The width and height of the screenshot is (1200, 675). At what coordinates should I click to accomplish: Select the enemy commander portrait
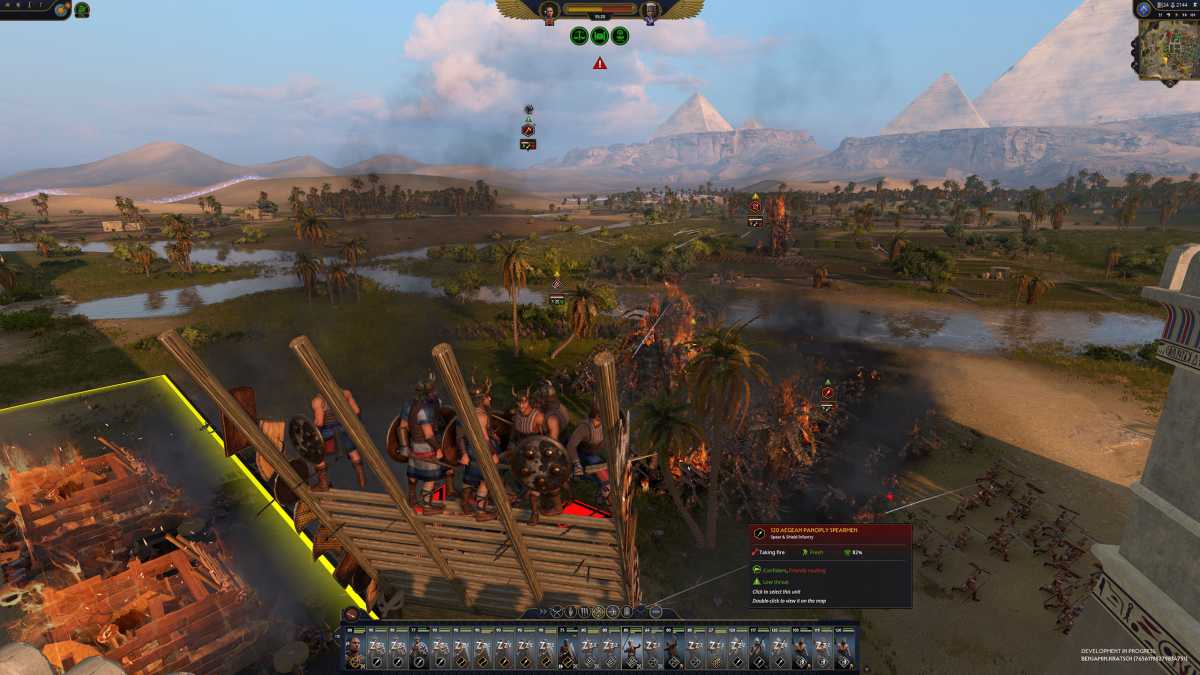click(652, 11)
